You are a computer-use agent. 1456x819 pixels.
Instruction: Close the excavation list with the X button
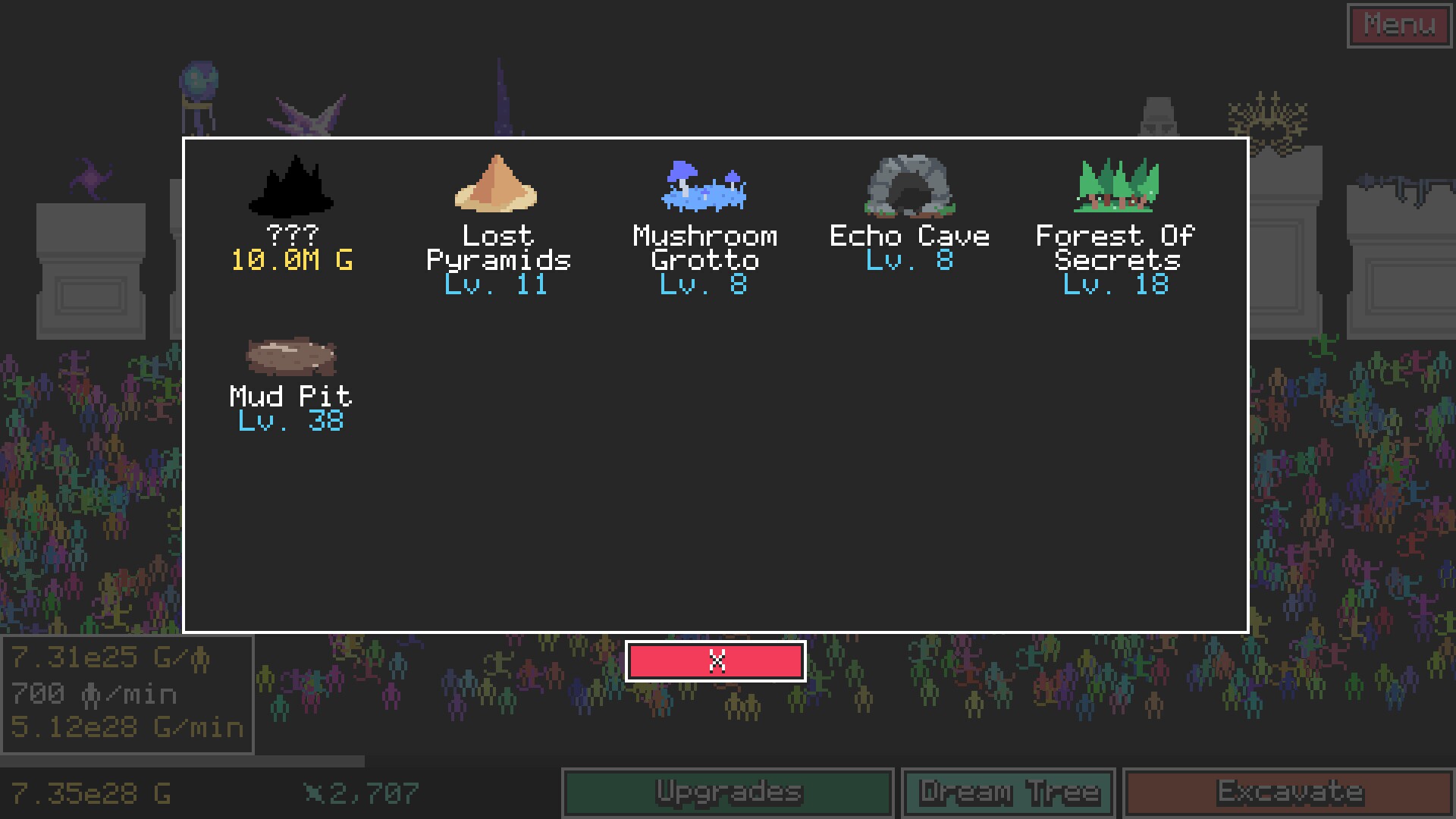pyautogui.click(x=715, y=661)
